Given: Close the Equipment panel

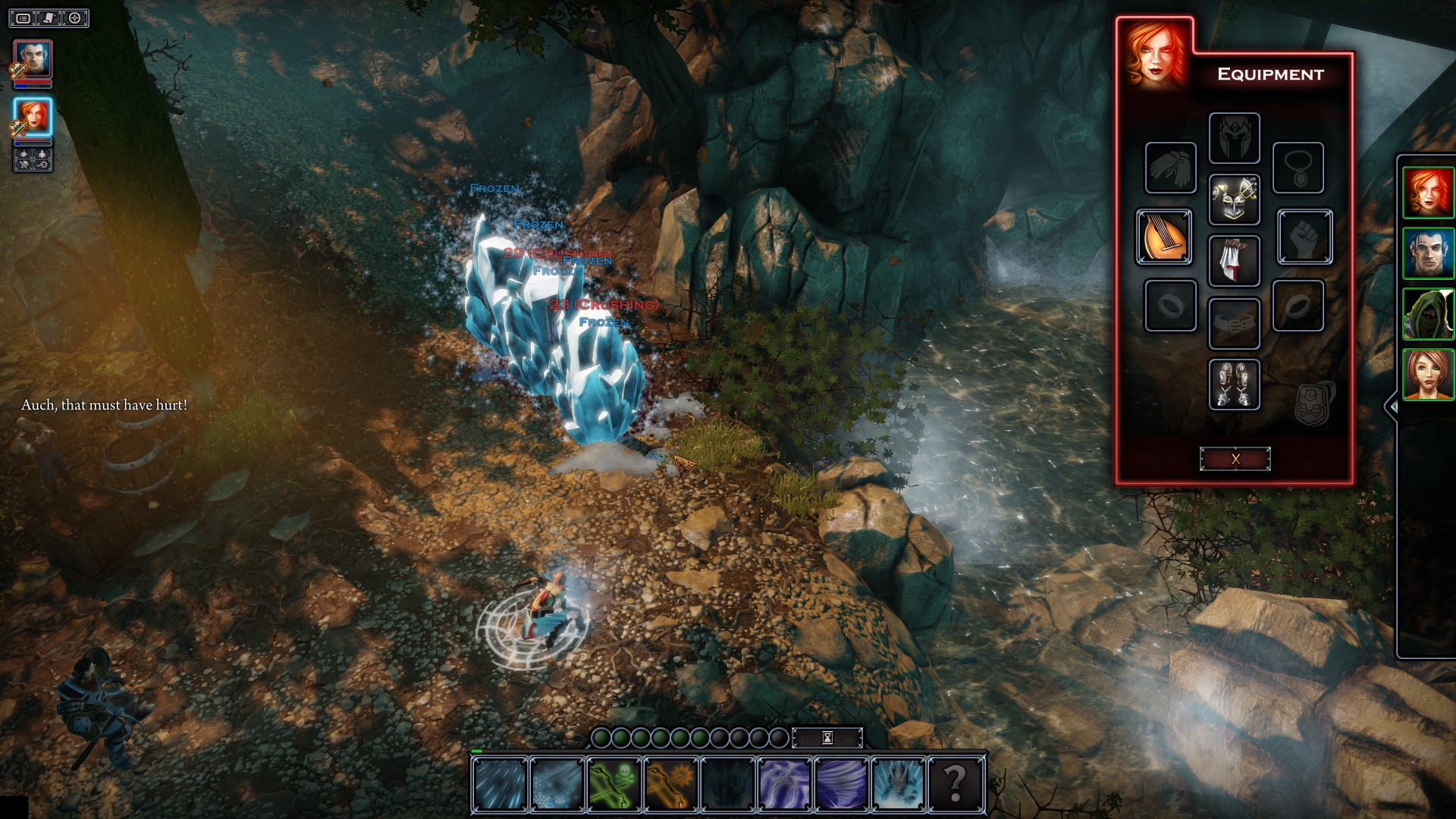Looking at the screenshot, I should click(1235, 459).
